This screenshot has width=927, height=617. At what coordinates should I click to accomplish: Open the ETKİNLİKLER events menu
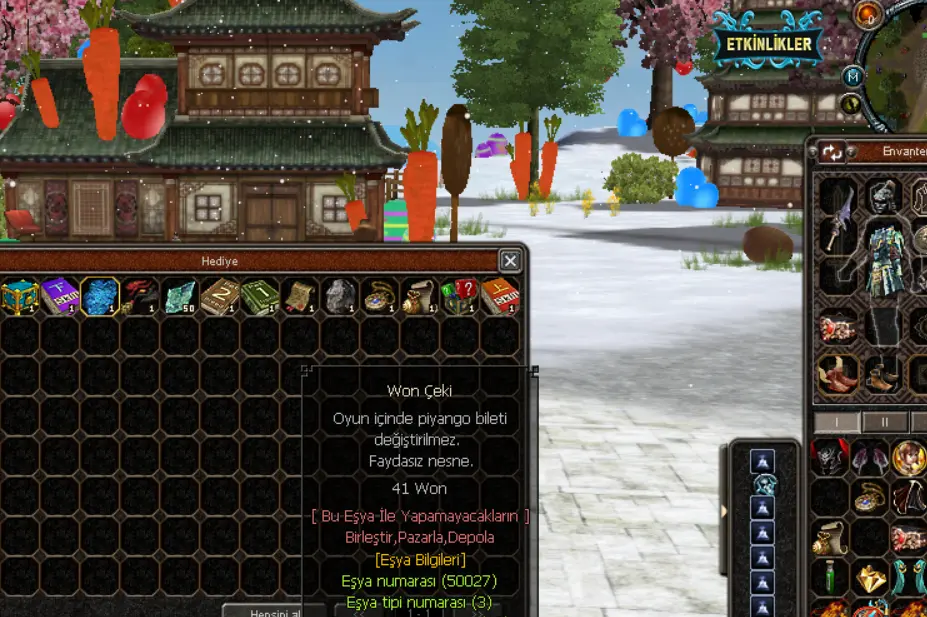tap(768, 45)
